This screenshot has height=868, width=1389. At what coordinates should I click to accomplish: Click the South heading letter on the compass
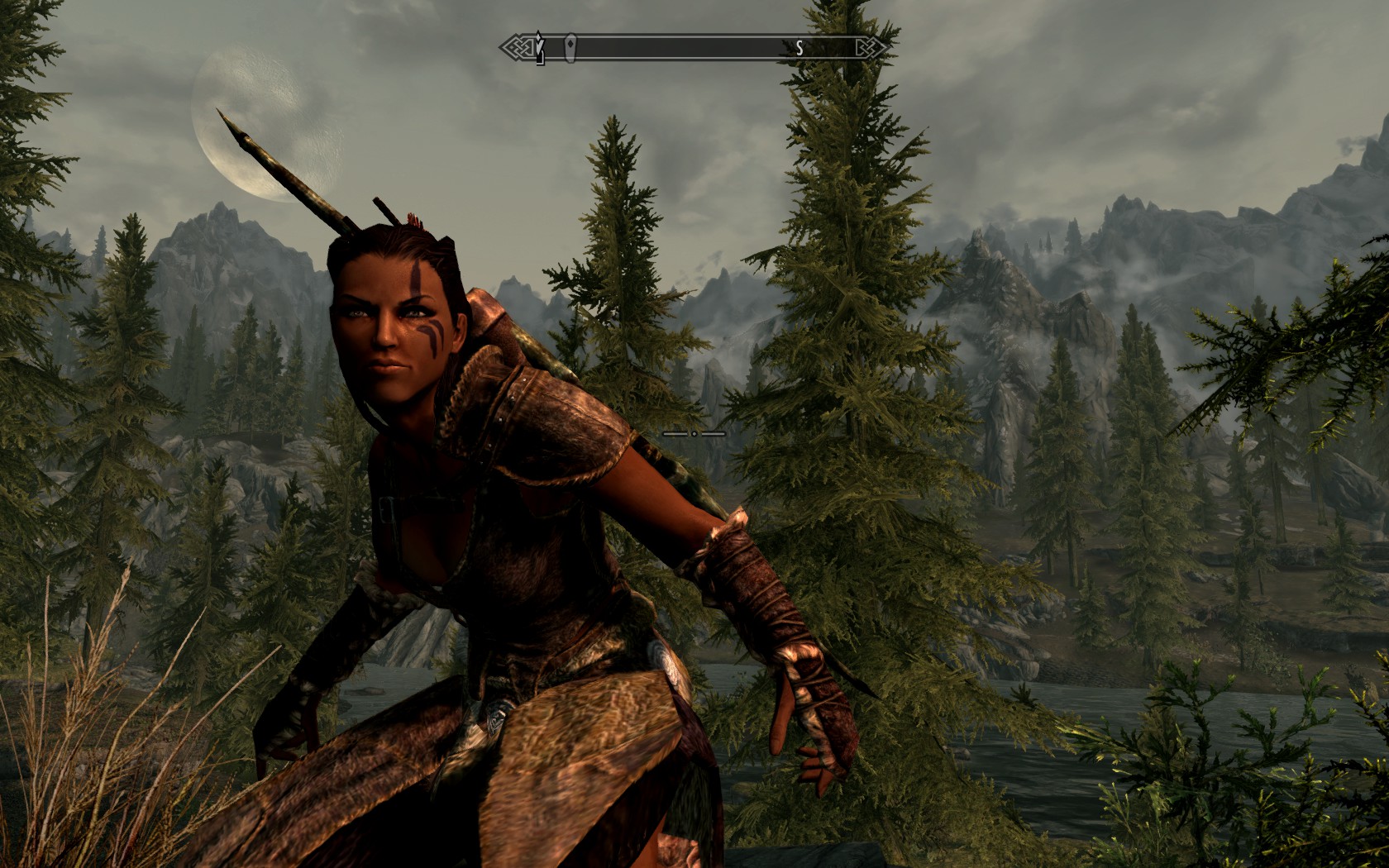(800, 49)
